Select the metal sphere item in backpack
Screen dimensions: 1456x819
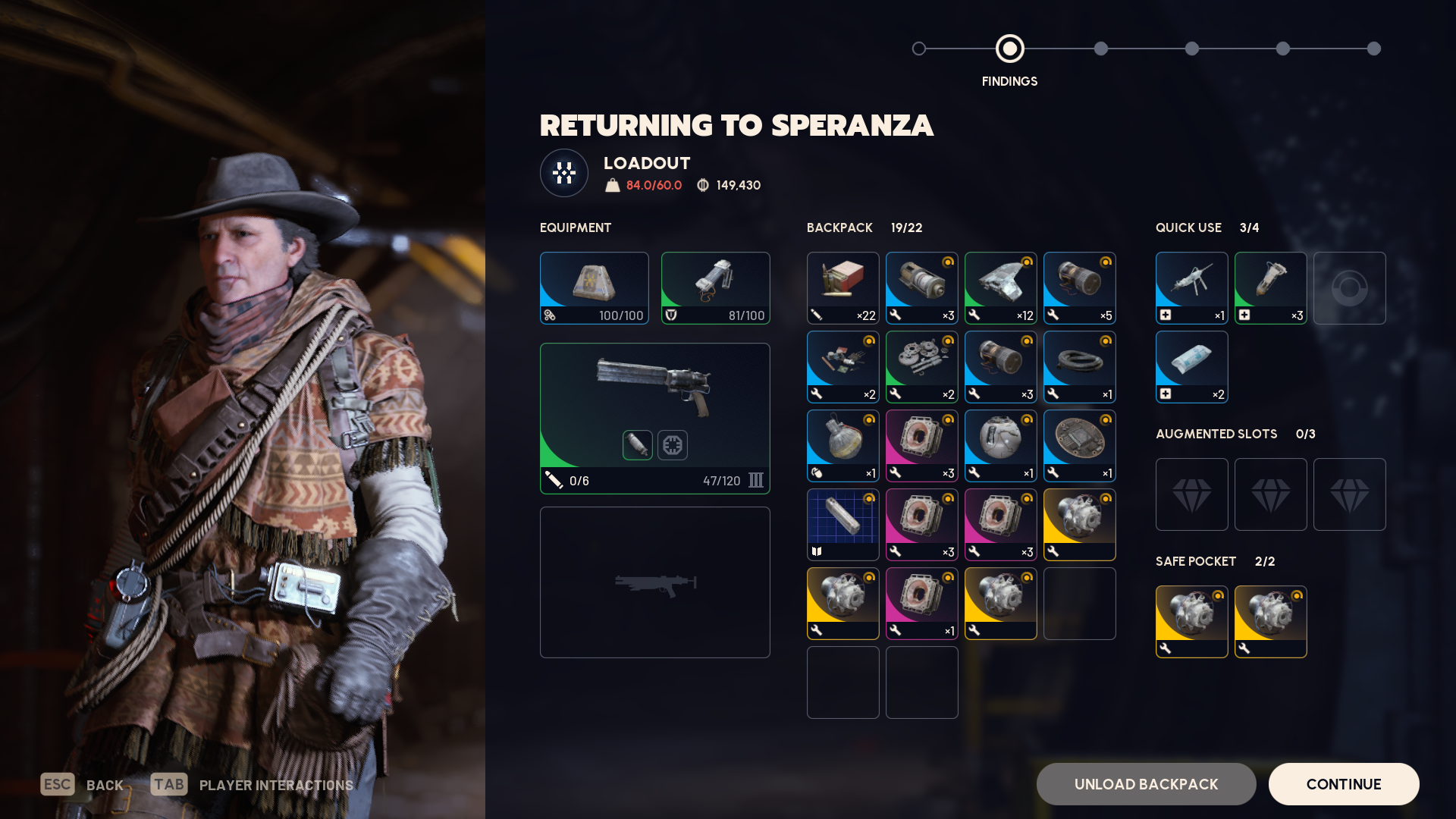point(1000,446)
